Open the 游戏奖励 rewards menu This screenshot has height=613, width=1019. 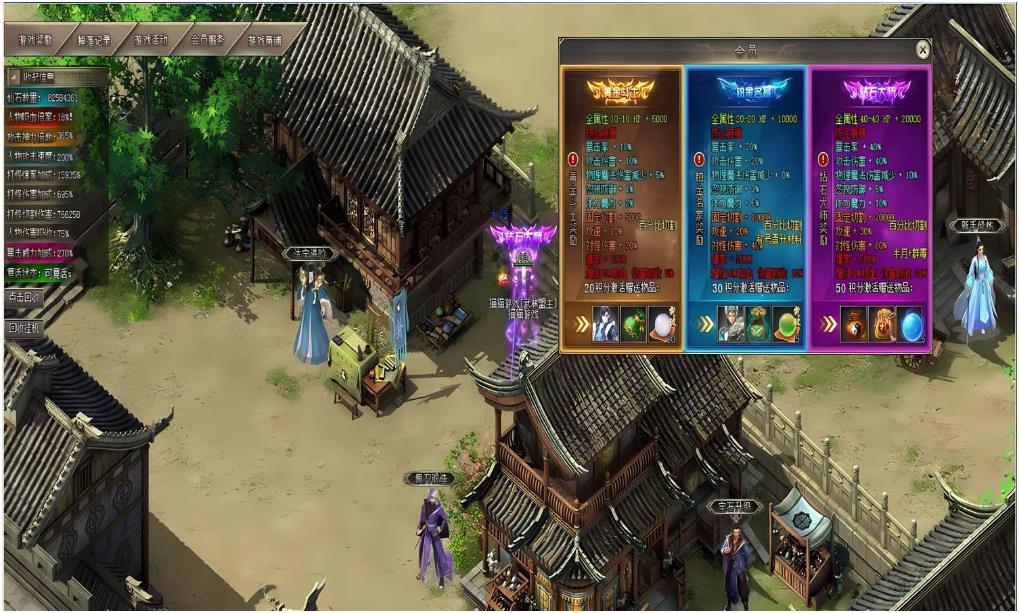36,41
